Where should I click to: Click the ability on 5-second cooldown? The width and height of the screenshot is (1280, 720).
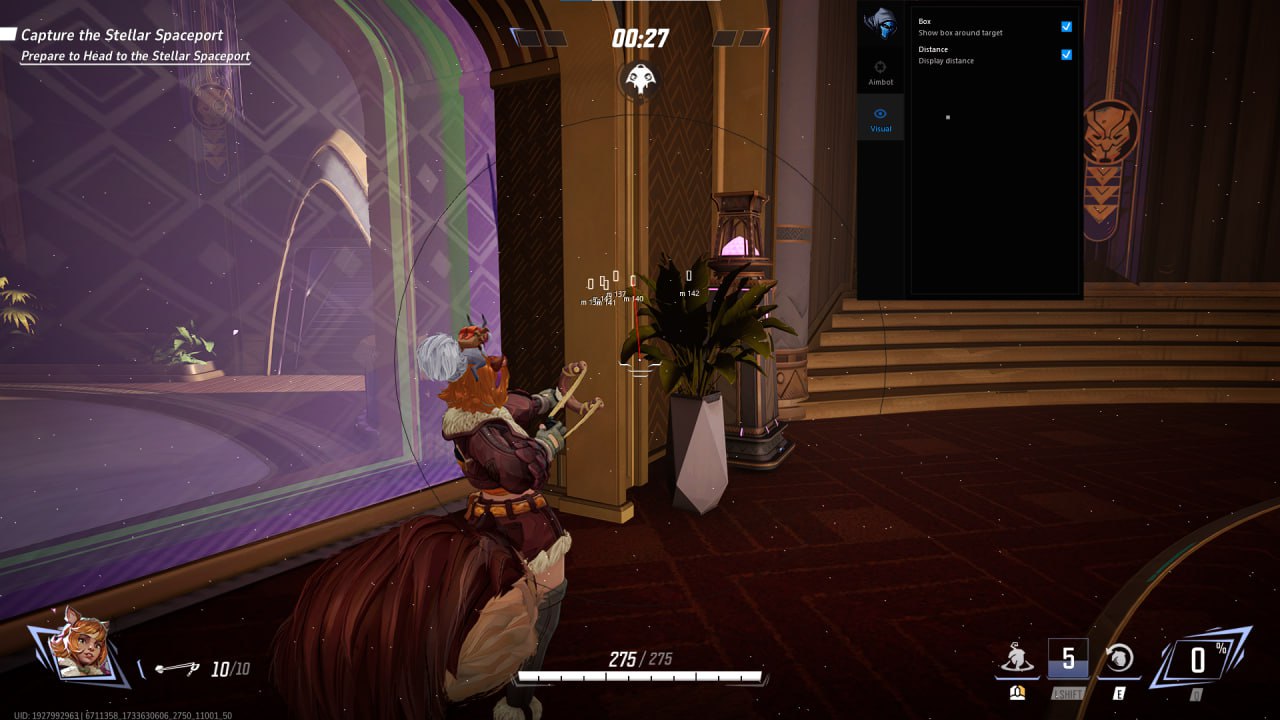1067,658
